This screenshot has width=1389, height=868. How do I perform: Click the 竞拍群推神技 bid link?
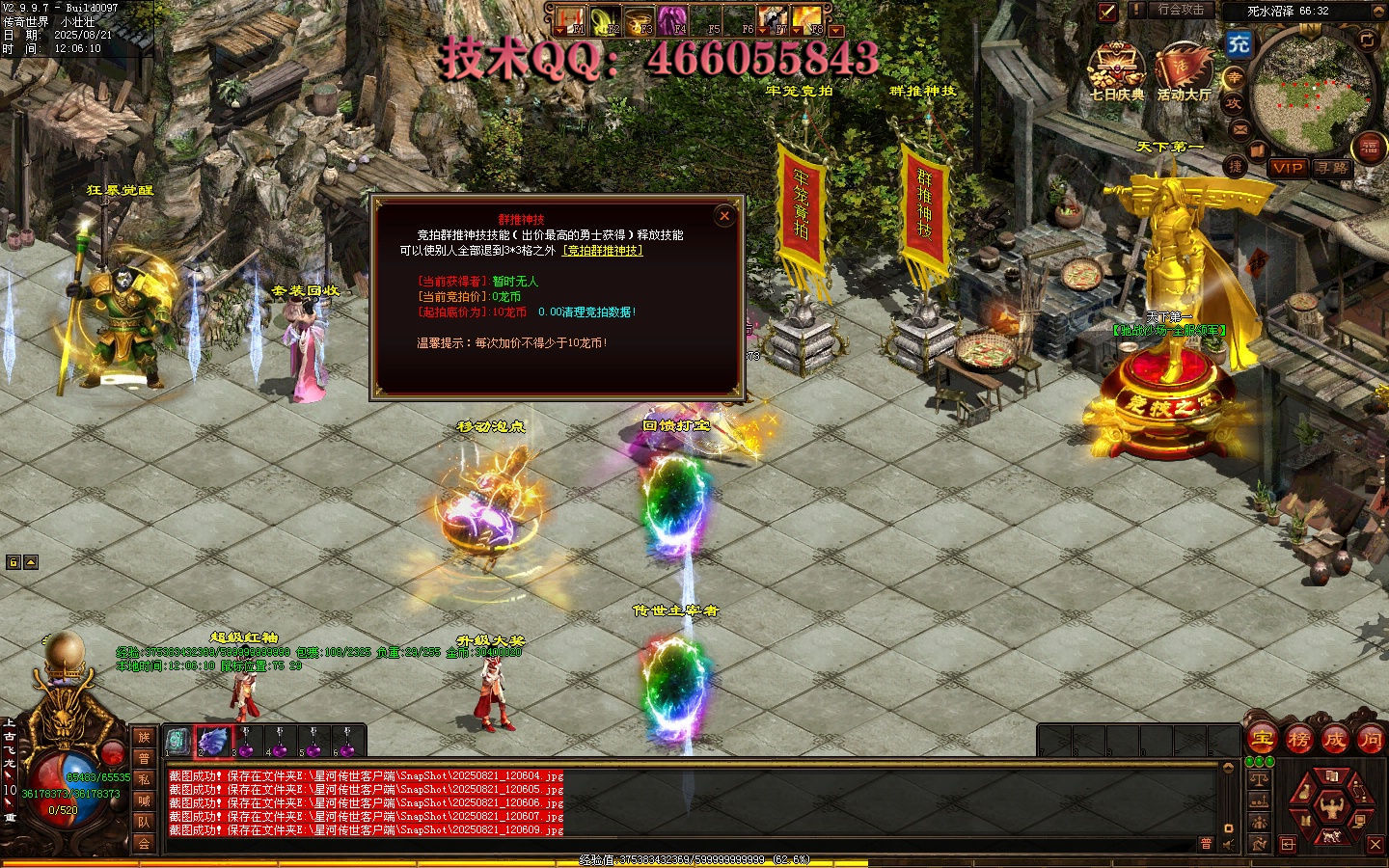(603, 251)
